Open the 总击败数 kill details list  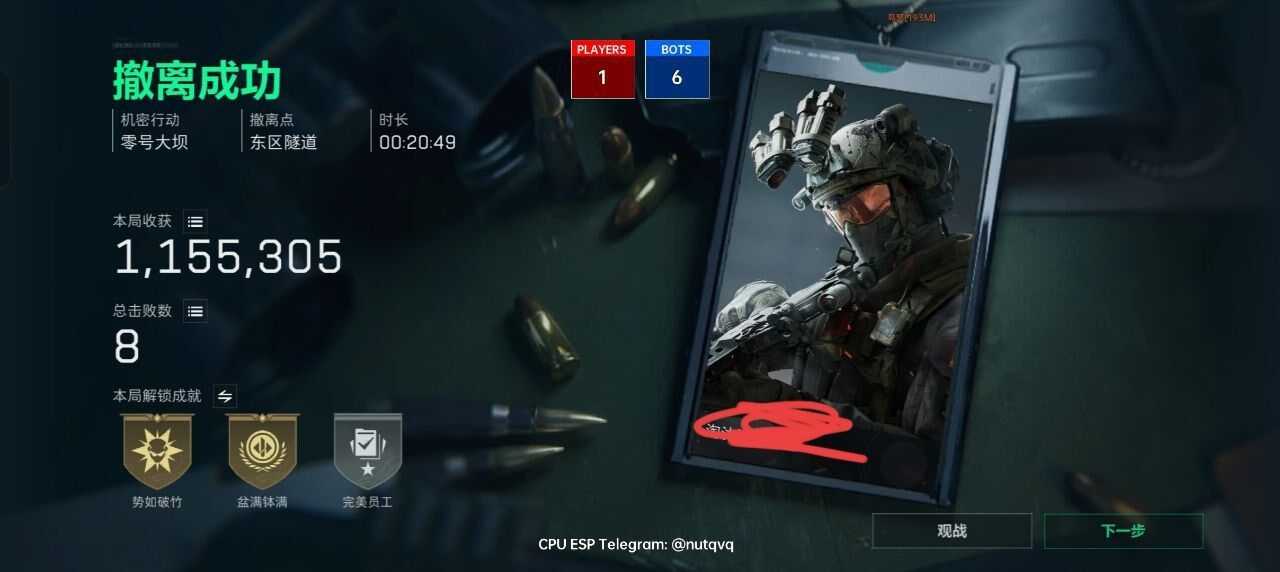pyautogui.click(x=196, y=311)
